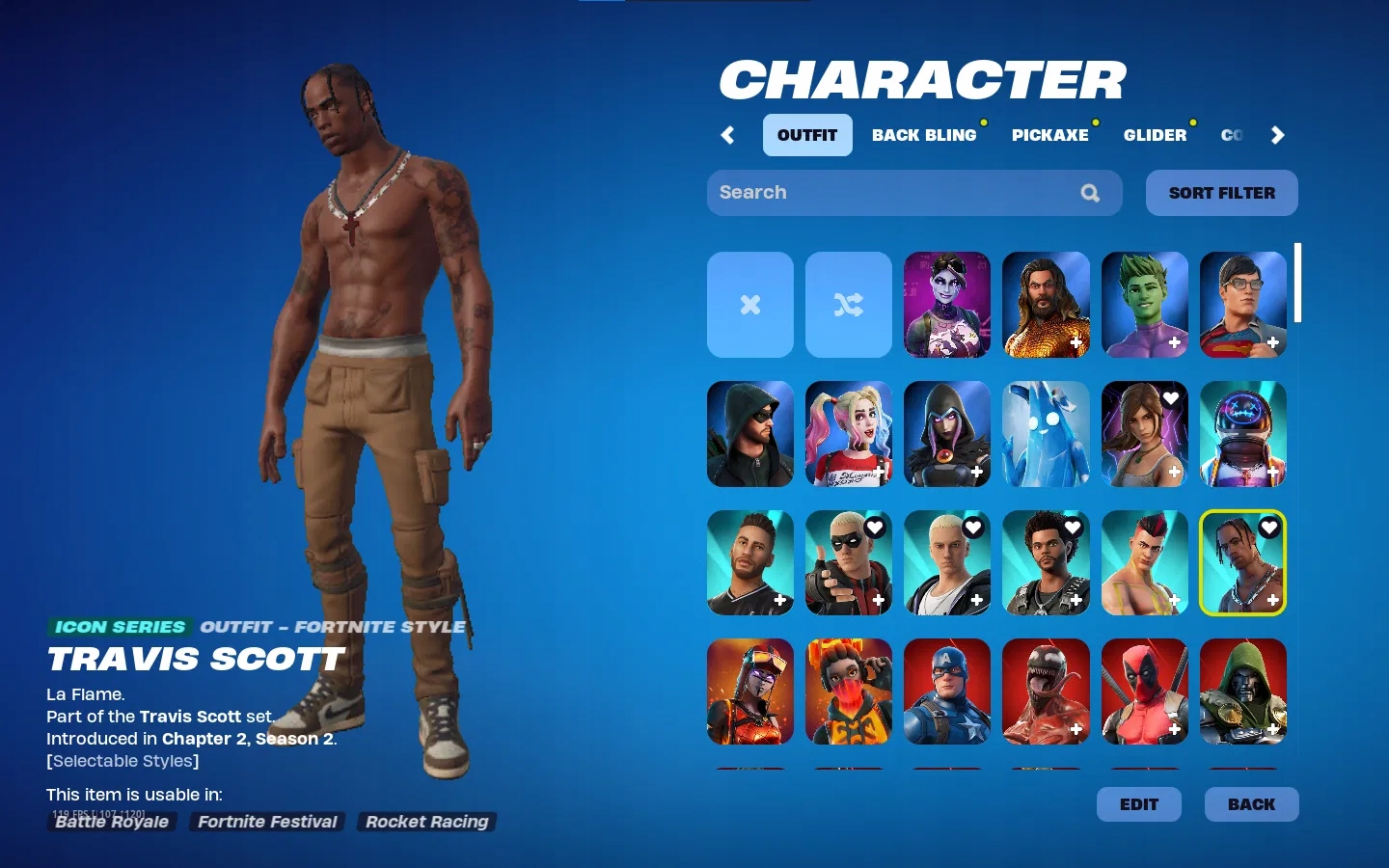
Task: Click the left chevron to scroll tabs
Action: click(727, 135)
